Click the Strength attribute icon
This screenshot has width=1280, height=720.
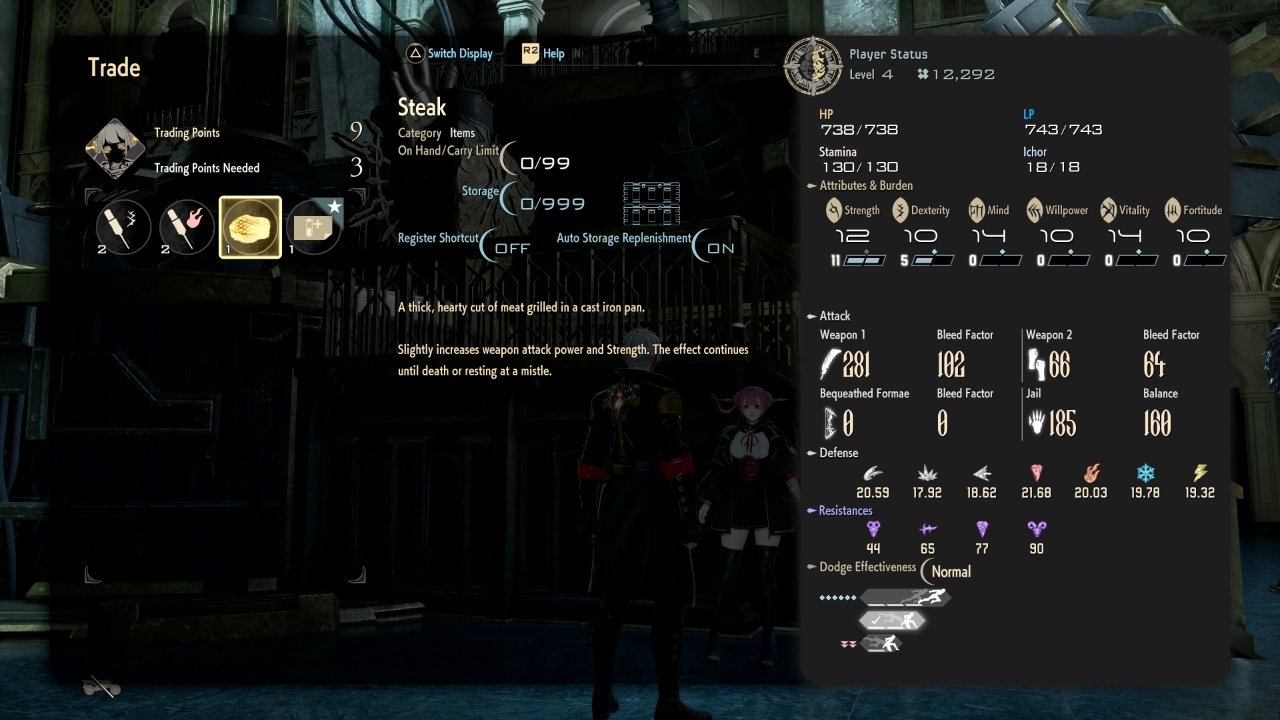pos(834,210)
